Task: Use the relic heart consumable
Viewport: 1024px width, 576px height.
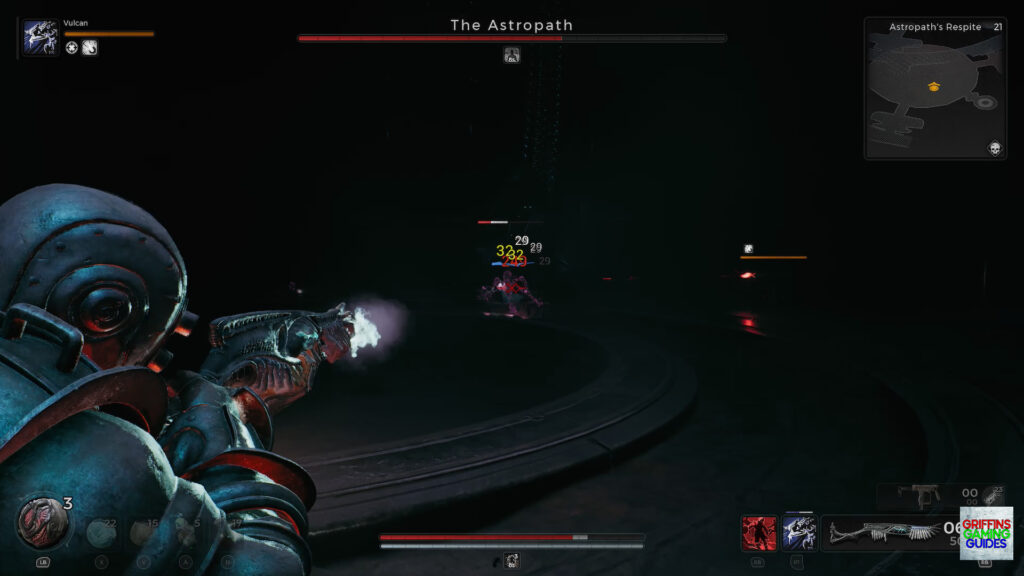Action: point(41,521)
